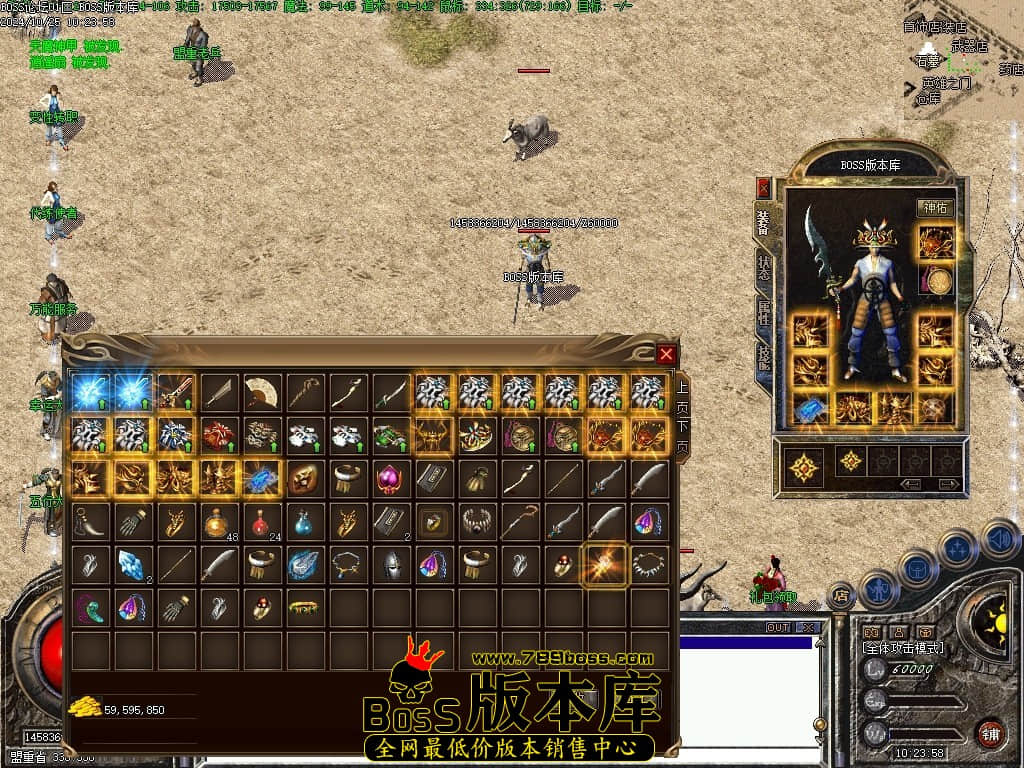Viewport: 1024px width, 768px height.
Task: Toggle sound with the speaker button
Action: (x=1000, y=540)
